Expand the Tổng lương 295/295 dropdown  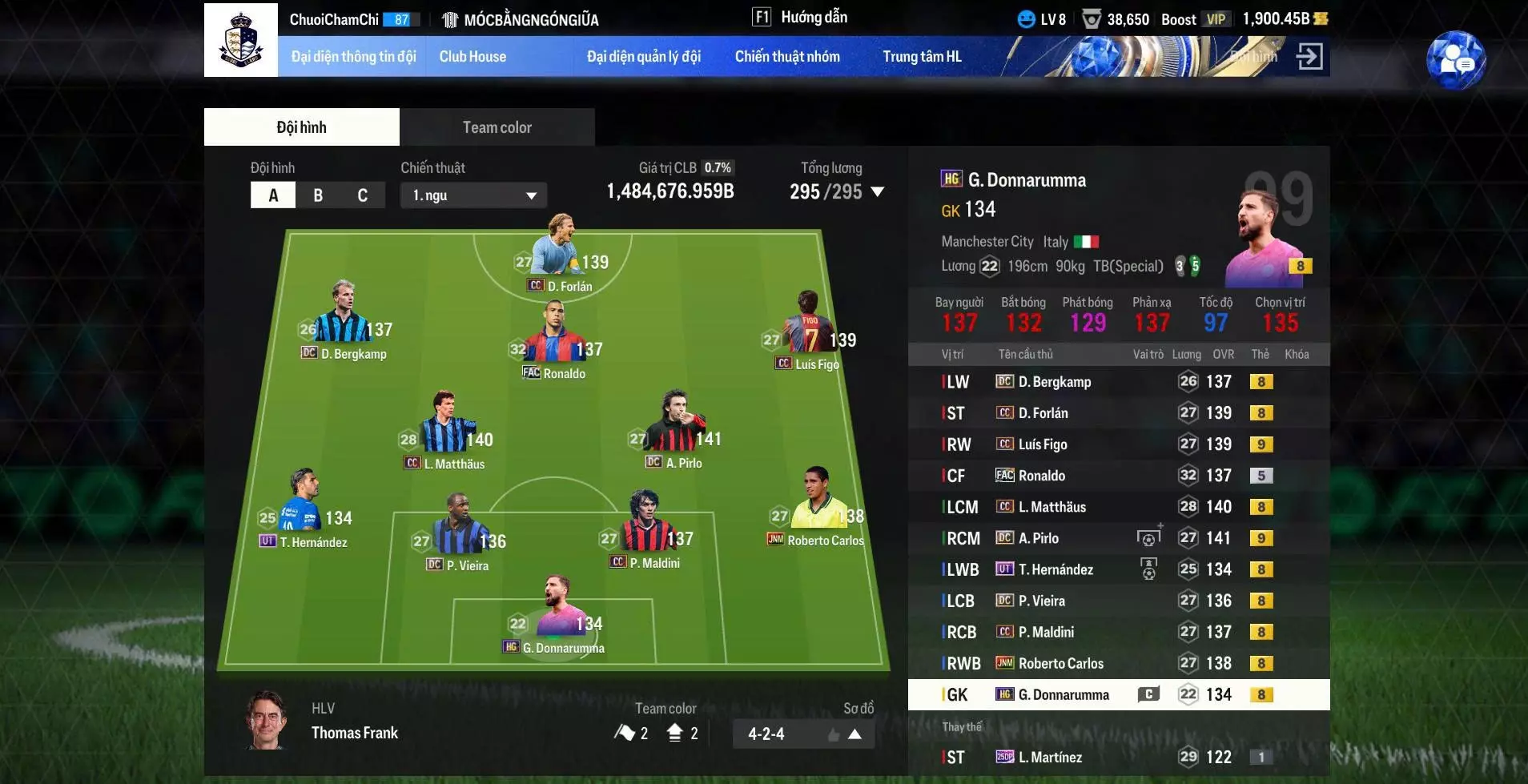(878, 192)
